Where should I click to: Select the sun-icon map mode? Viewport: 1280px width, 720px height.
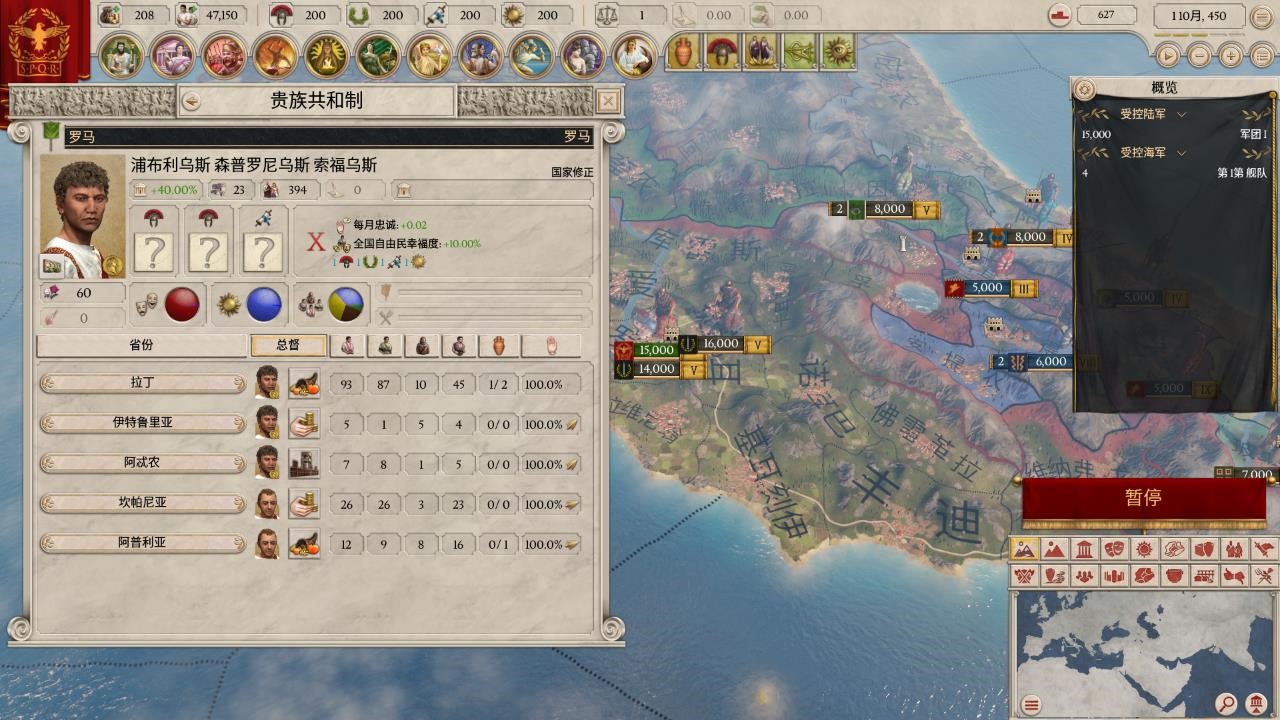(1143, 549)
